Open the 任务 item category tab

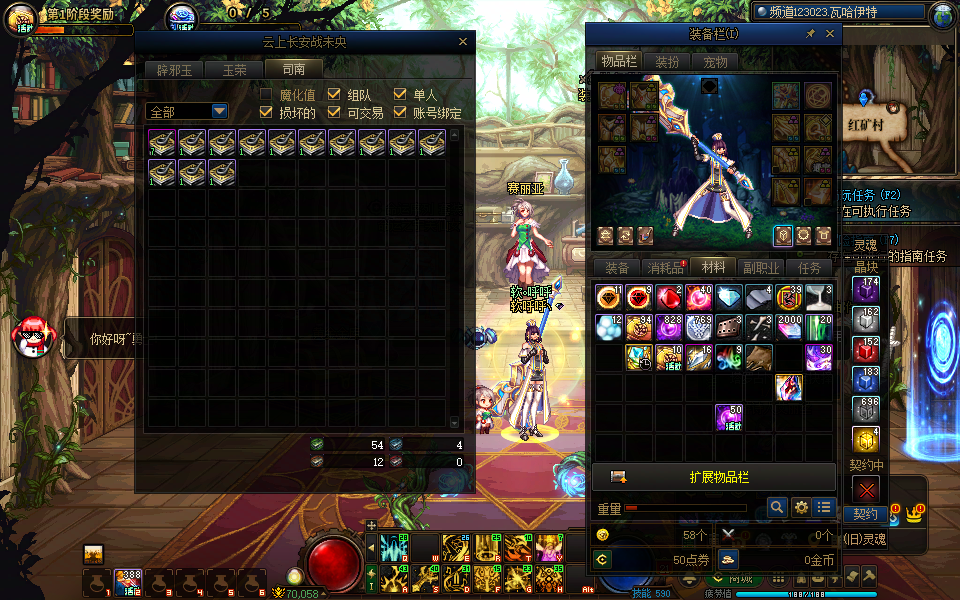click(810, 268)
